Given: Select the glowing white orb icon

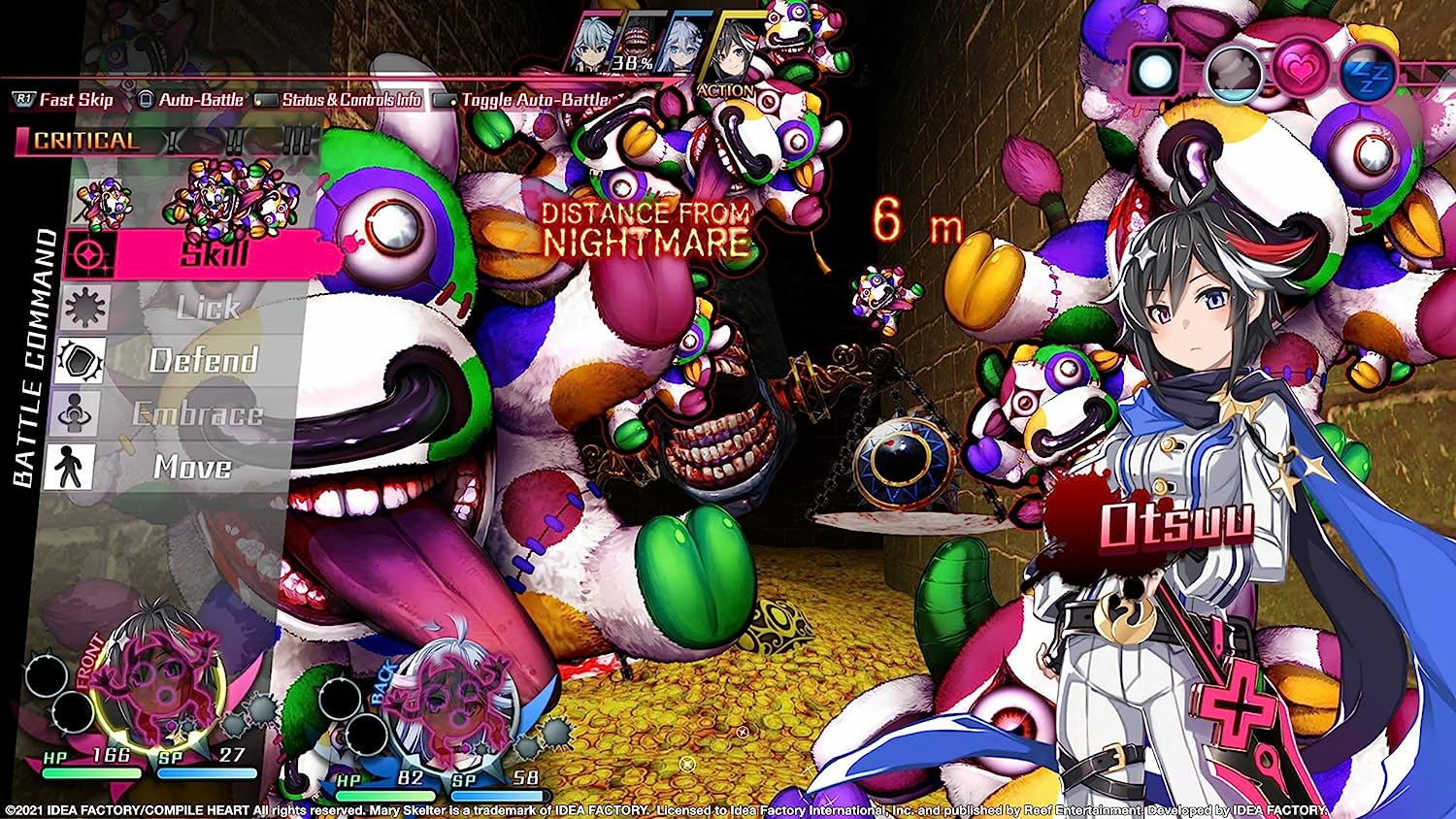Looking at the screenshot, I should coord(1155,71).
